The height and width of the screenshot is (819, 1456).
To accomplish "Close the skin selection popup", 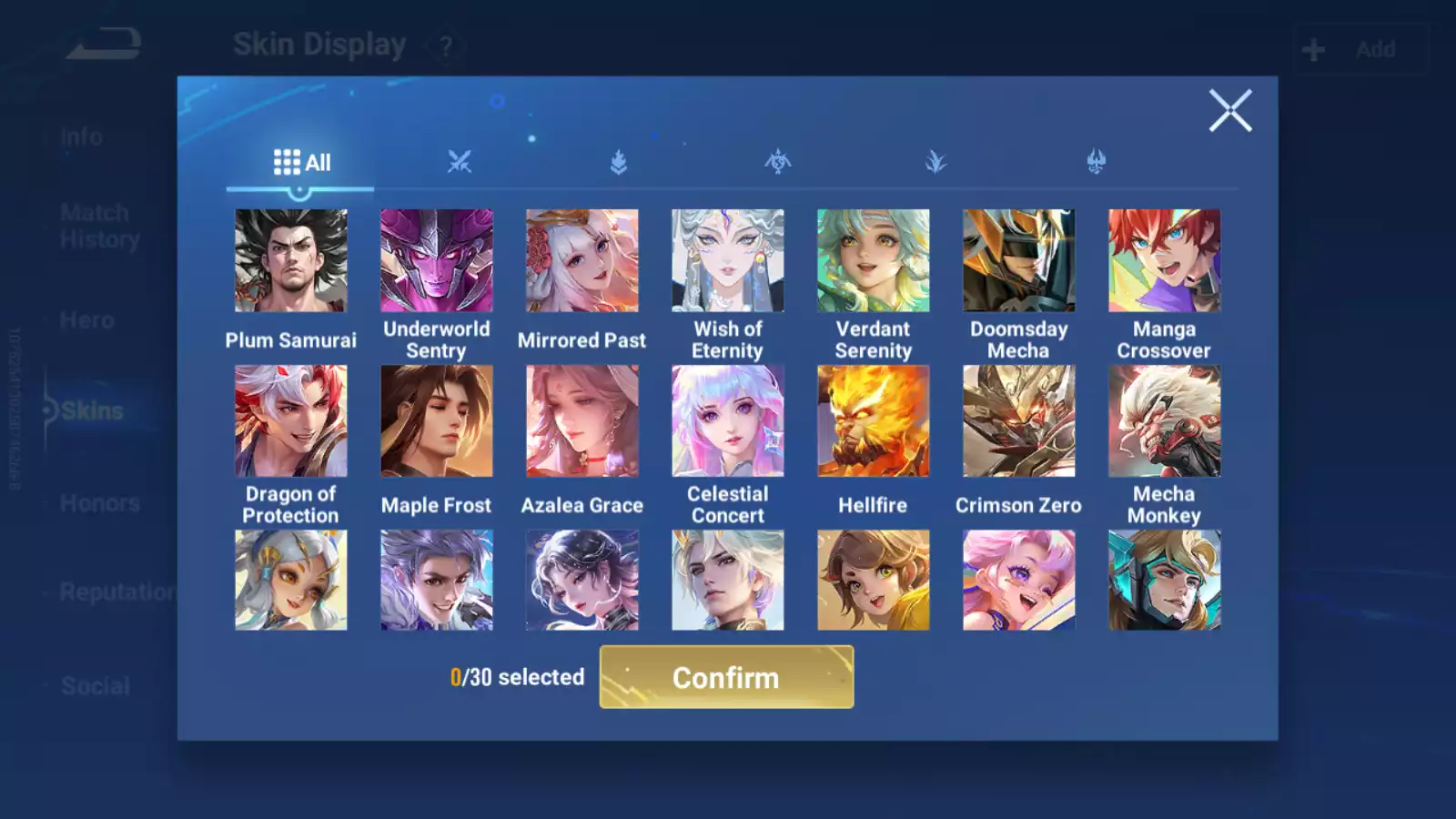I will [x=1229, y=111].
